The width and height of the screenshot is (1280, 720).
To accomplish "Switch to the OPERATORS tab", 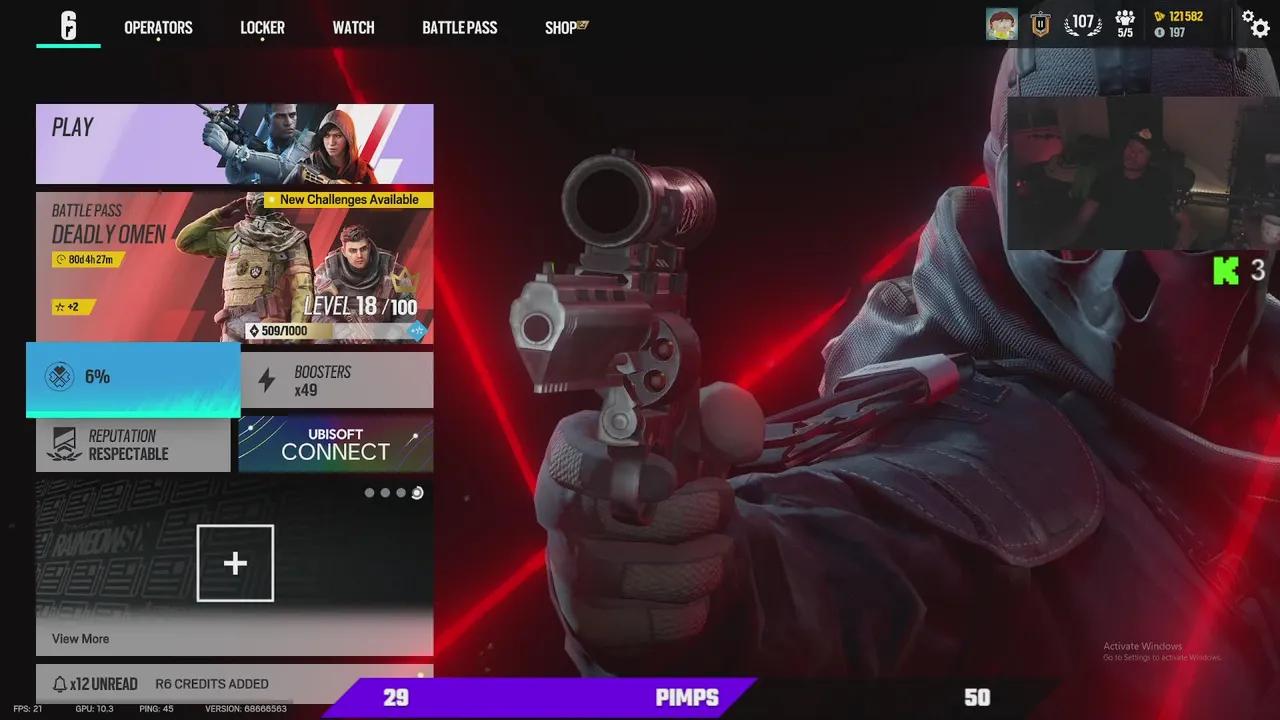I will pyautogui.click(x=157, y=27).
